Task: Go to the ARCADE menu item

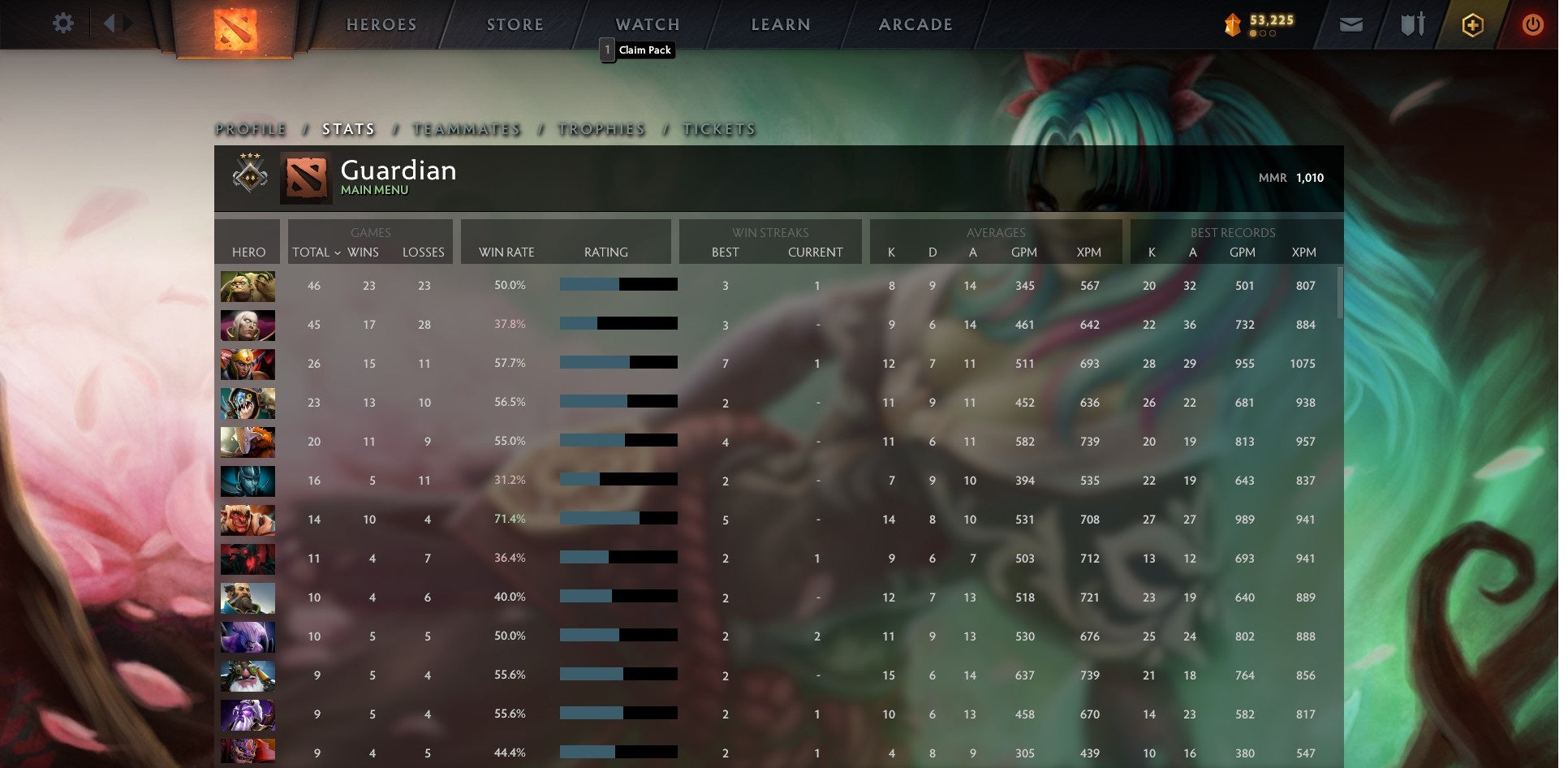Action: [x=915, y=24]
